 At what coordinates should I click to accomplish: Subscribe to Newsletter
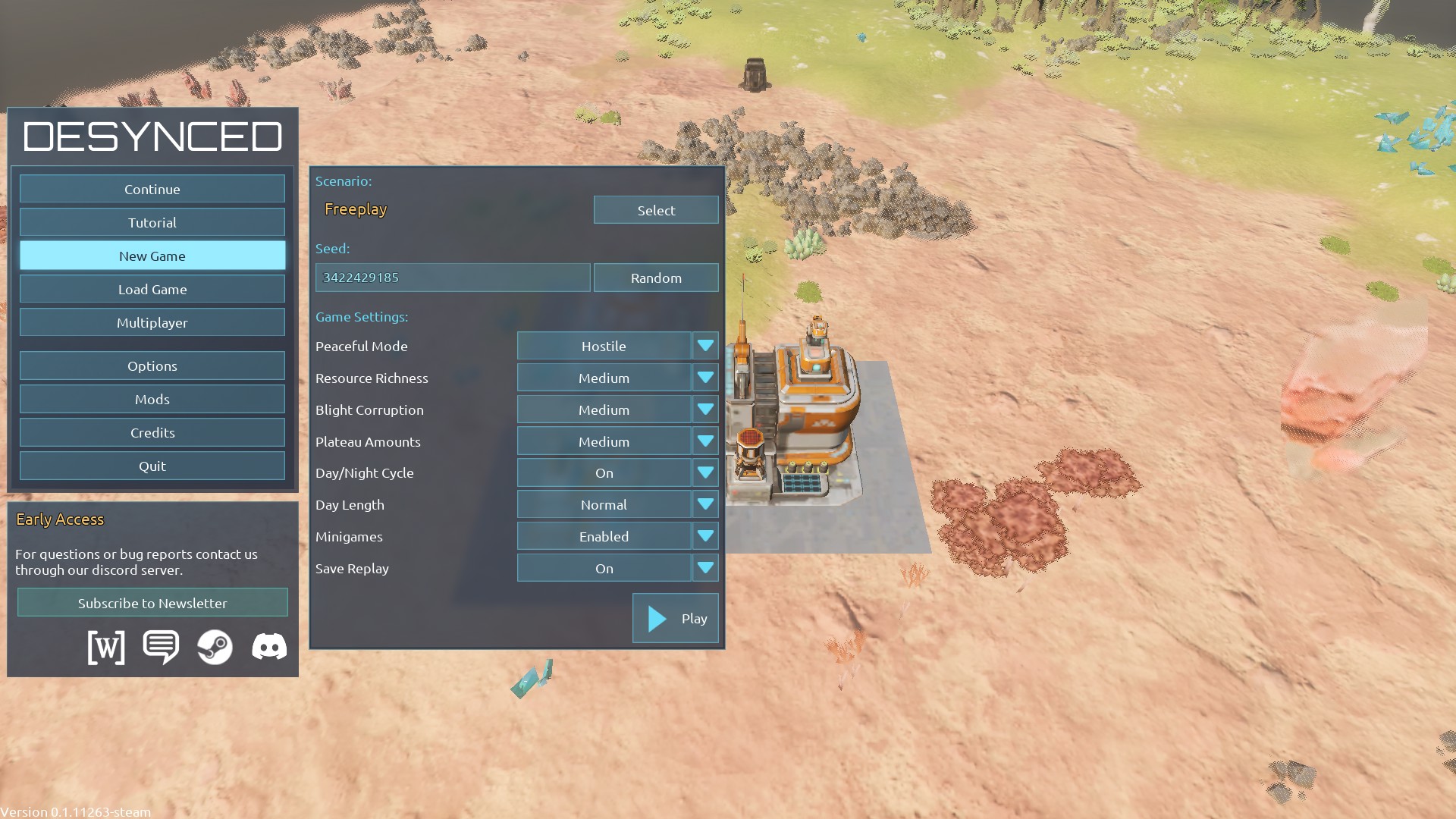point(152,603)
